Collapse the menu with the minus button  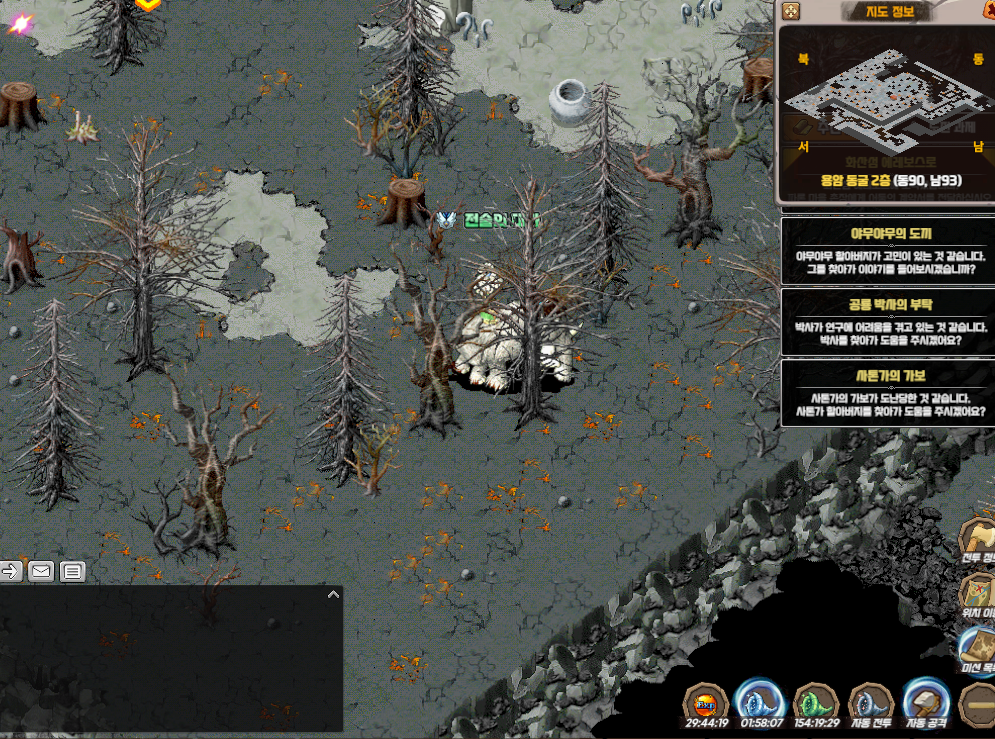pyautogui.click(x=976, y=705)
